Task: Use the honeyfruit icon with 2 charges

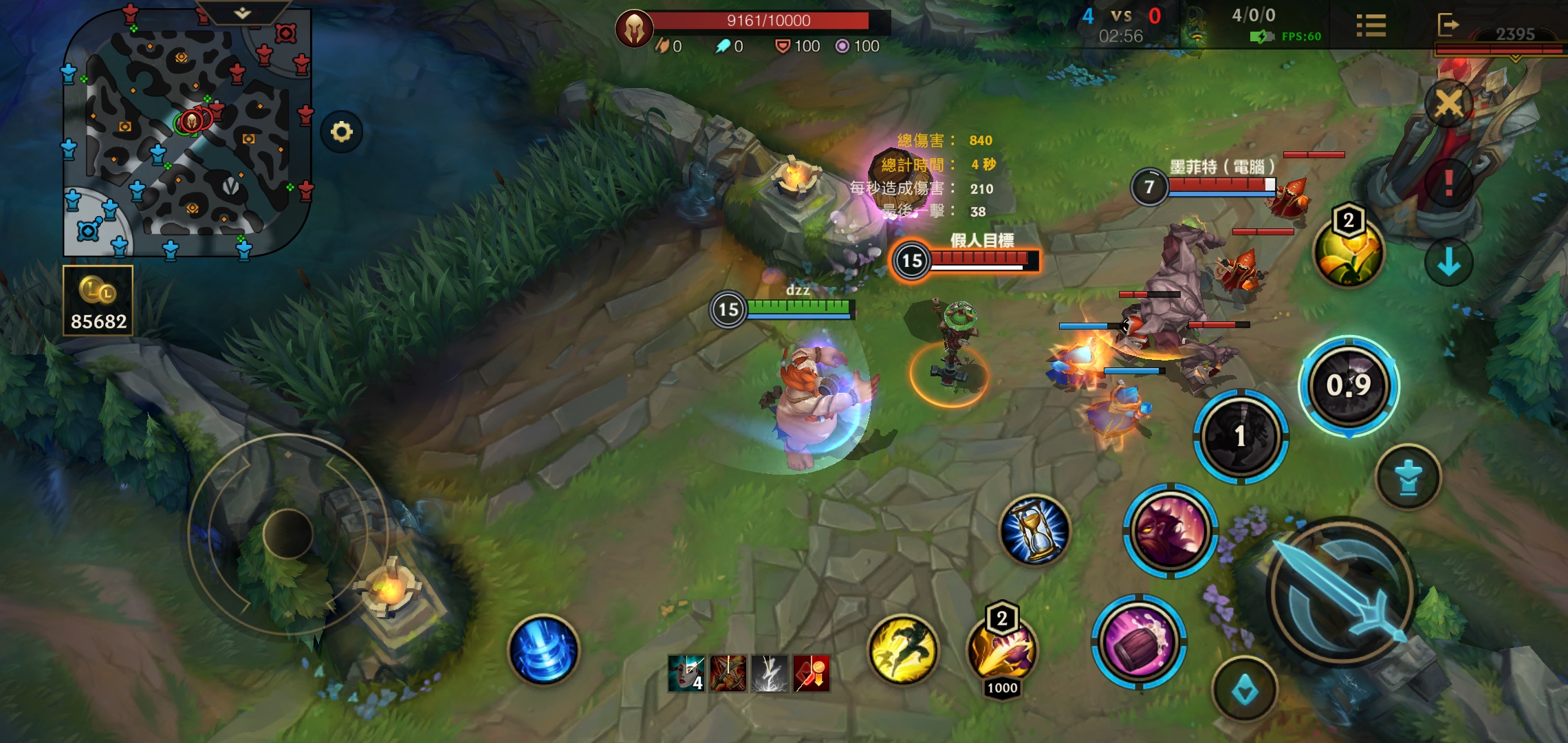Action: [1348, 252]
